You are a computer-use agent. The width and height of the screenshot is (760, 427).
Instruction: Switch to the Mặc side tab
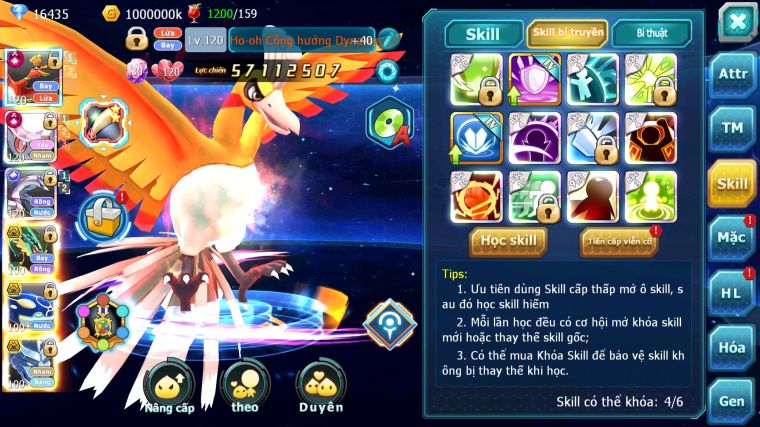pos(732,239)
